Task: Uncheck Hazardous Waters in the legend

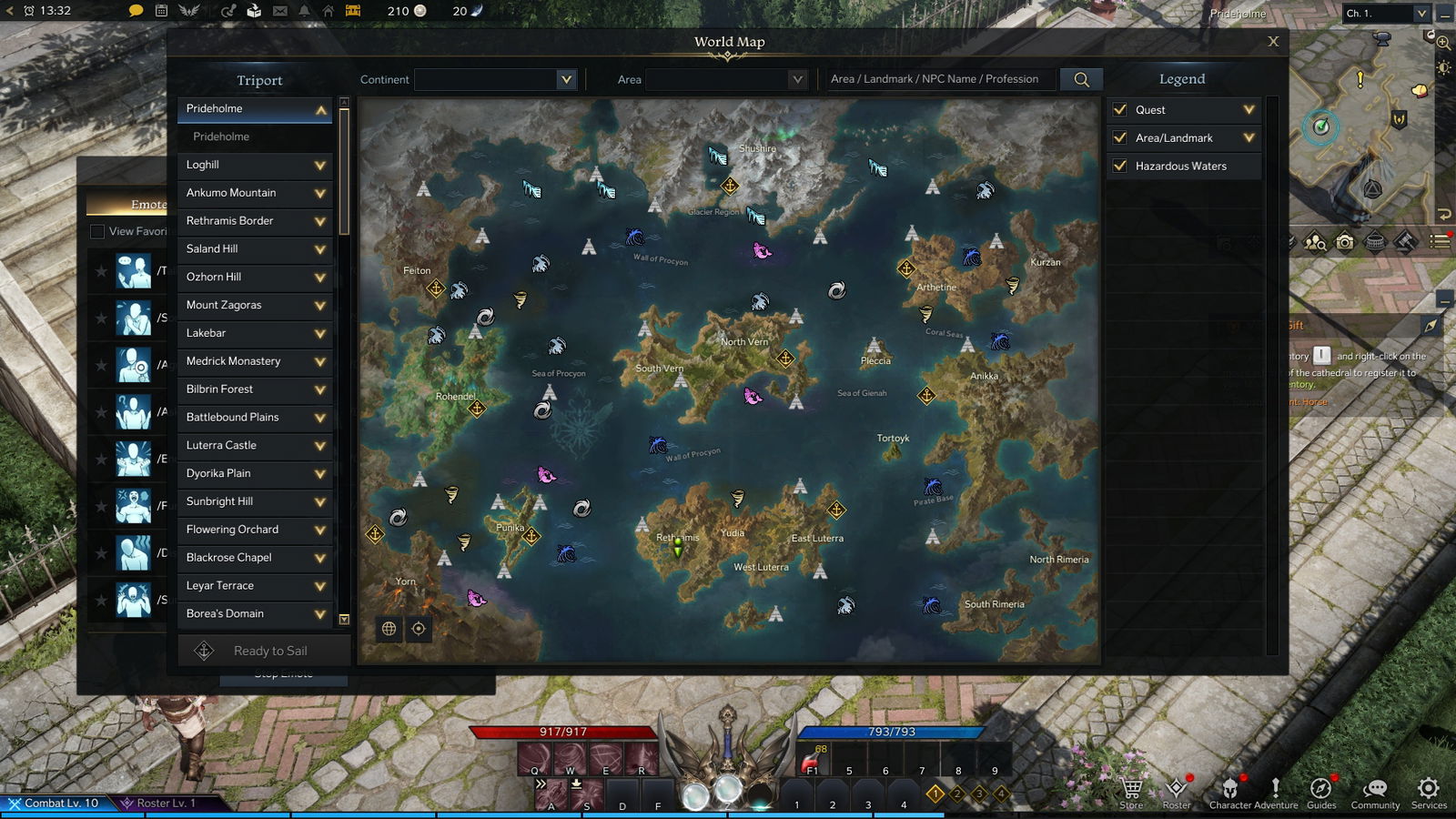Action: pyautogui.click(x=1120, y=166)
